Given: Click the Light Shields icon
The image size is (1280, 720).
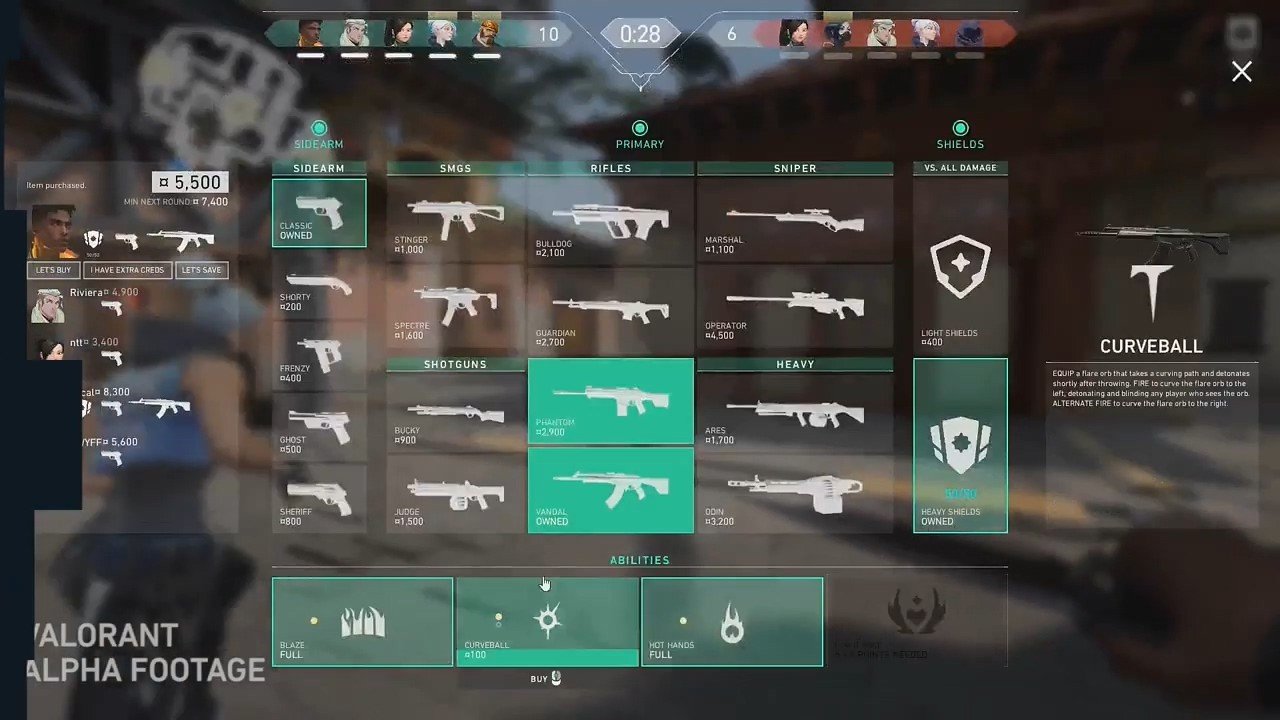Looking at the screenshot, I should (x=960, y=265).
